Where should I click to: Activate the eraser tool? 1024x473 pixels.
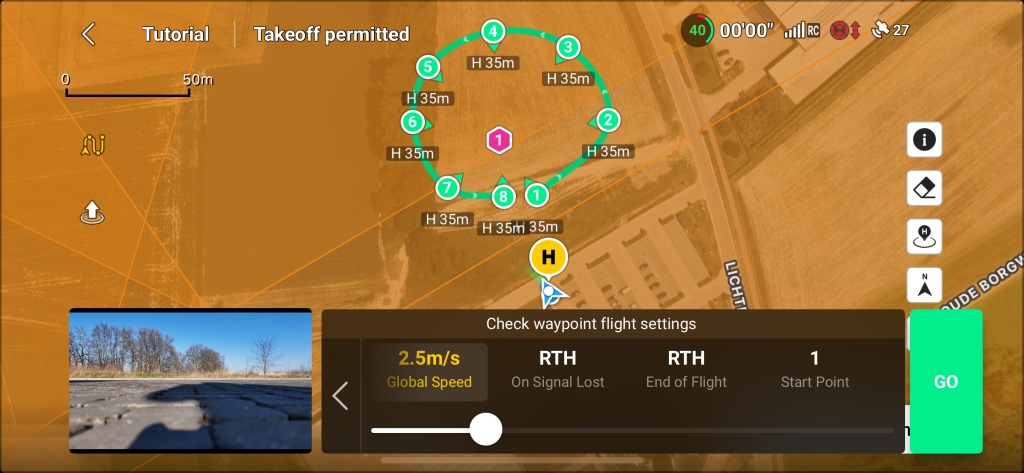pyautogui.click(x=924, y=188)
